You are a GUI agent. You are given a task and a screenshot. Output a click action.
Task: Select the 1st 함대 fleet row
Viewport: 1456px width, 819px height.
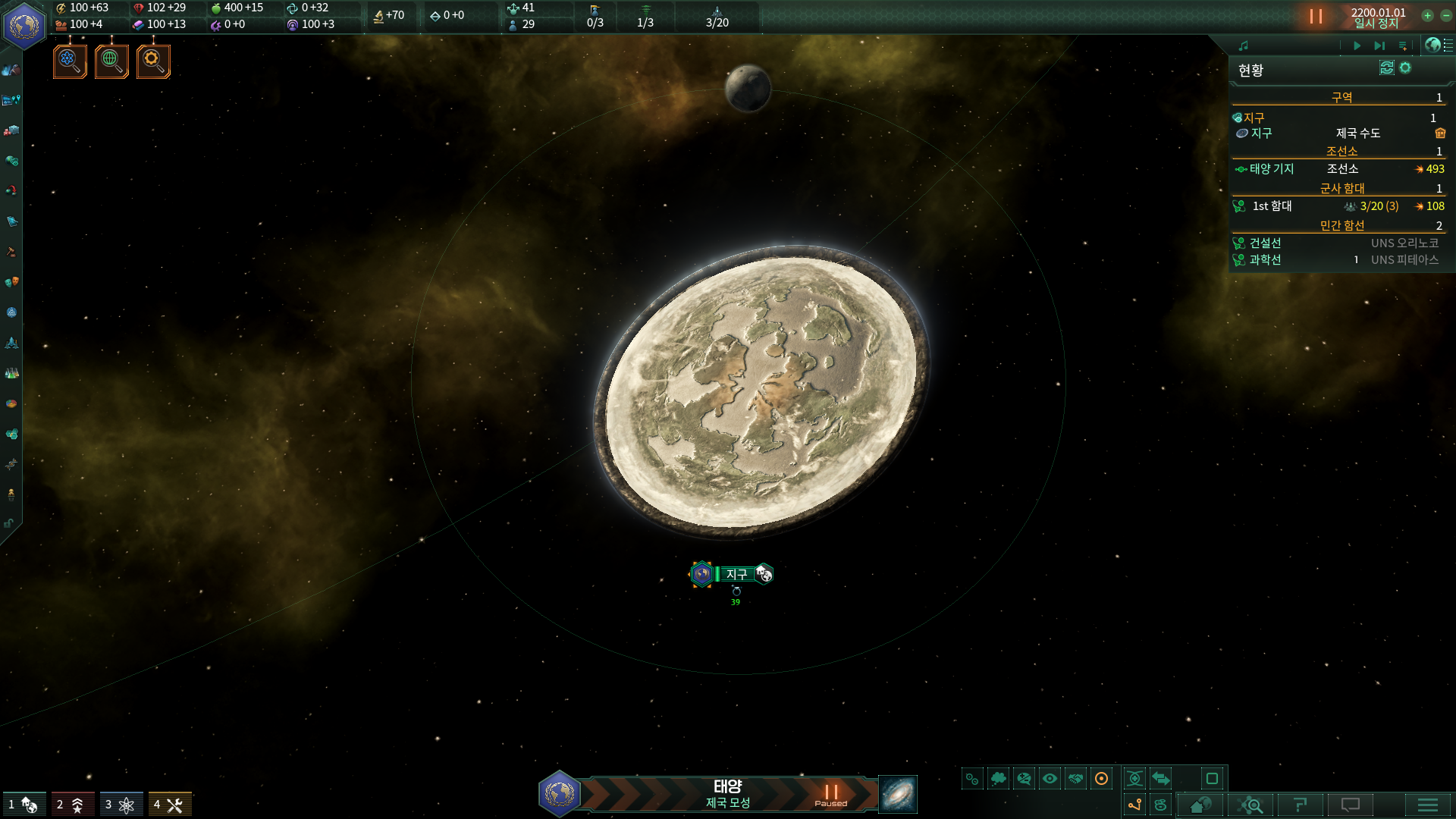point(1272,206)
